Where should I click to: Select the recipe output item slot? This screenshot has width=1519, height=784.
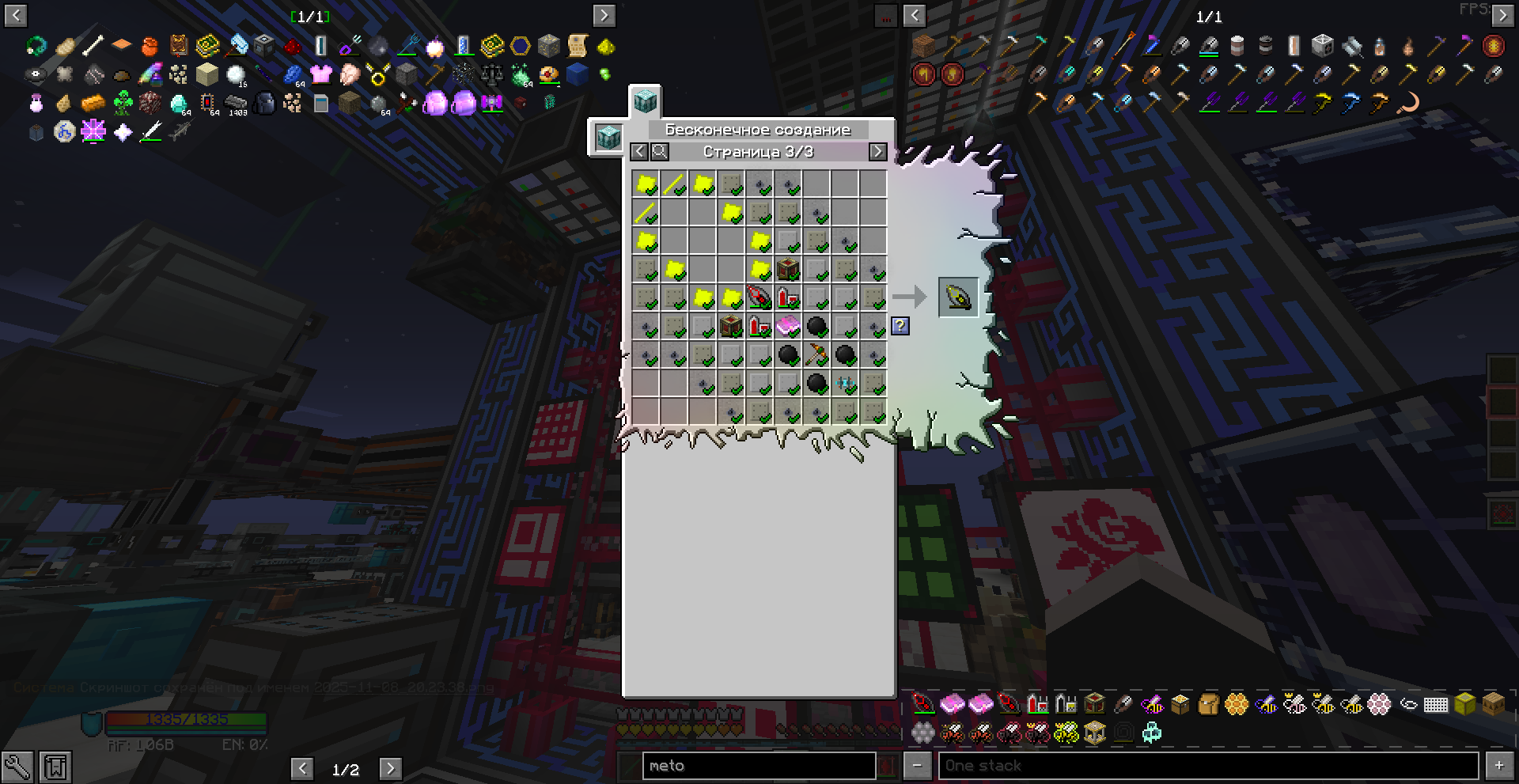(958, 297)
